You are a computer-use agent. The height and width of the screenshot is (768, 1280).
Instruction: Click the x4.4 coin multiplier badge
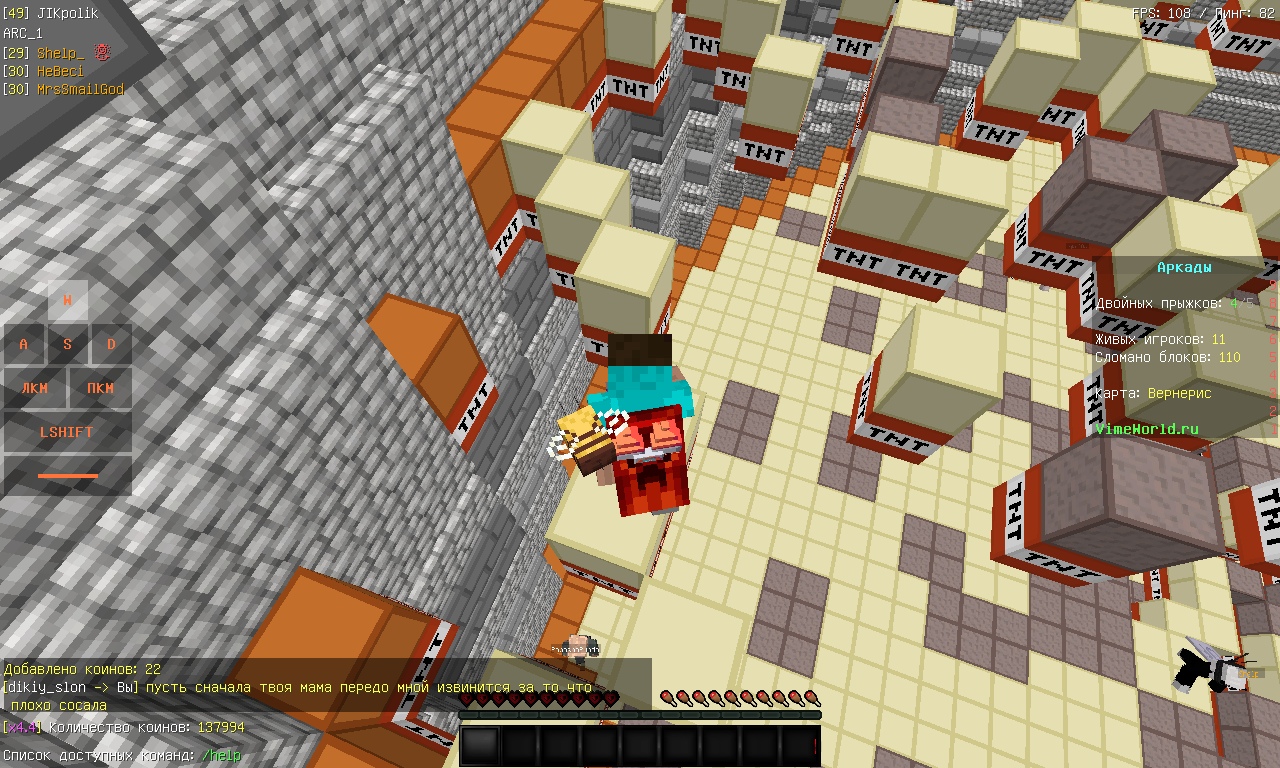23,729
